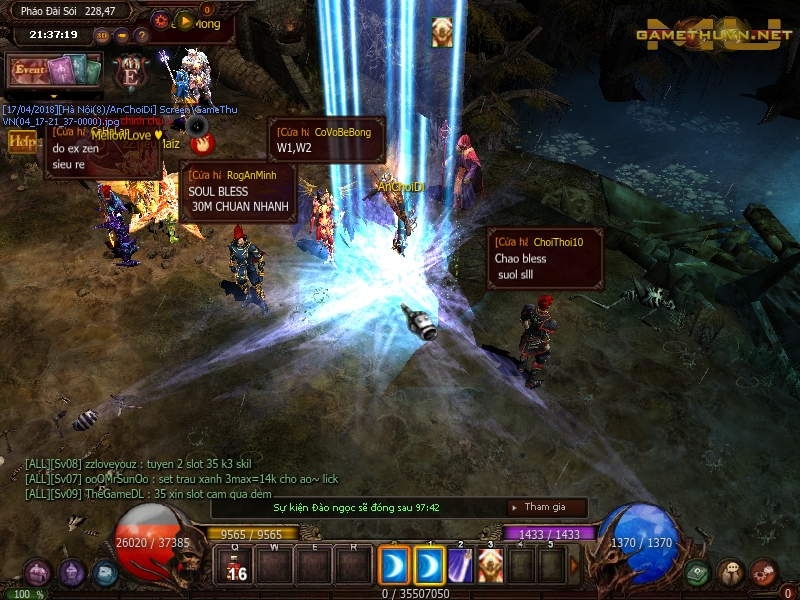Image resolution: width=800 pixels, height=600 pixels.
Task: Open the purple treasure chest icon
Action: pyautogui.click(x=38, y=573)
